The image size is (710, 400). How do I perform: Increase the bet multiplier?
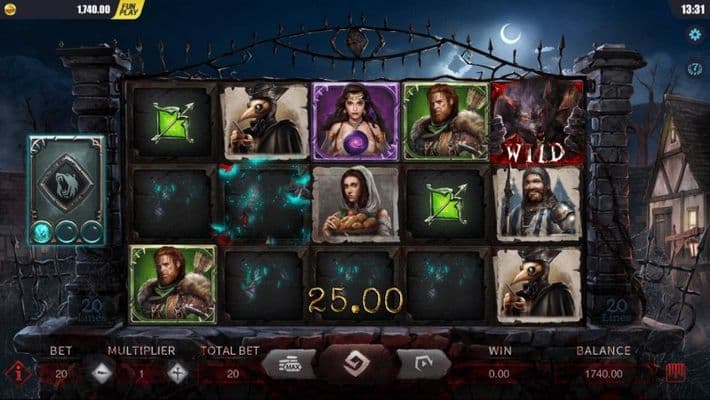178,373
